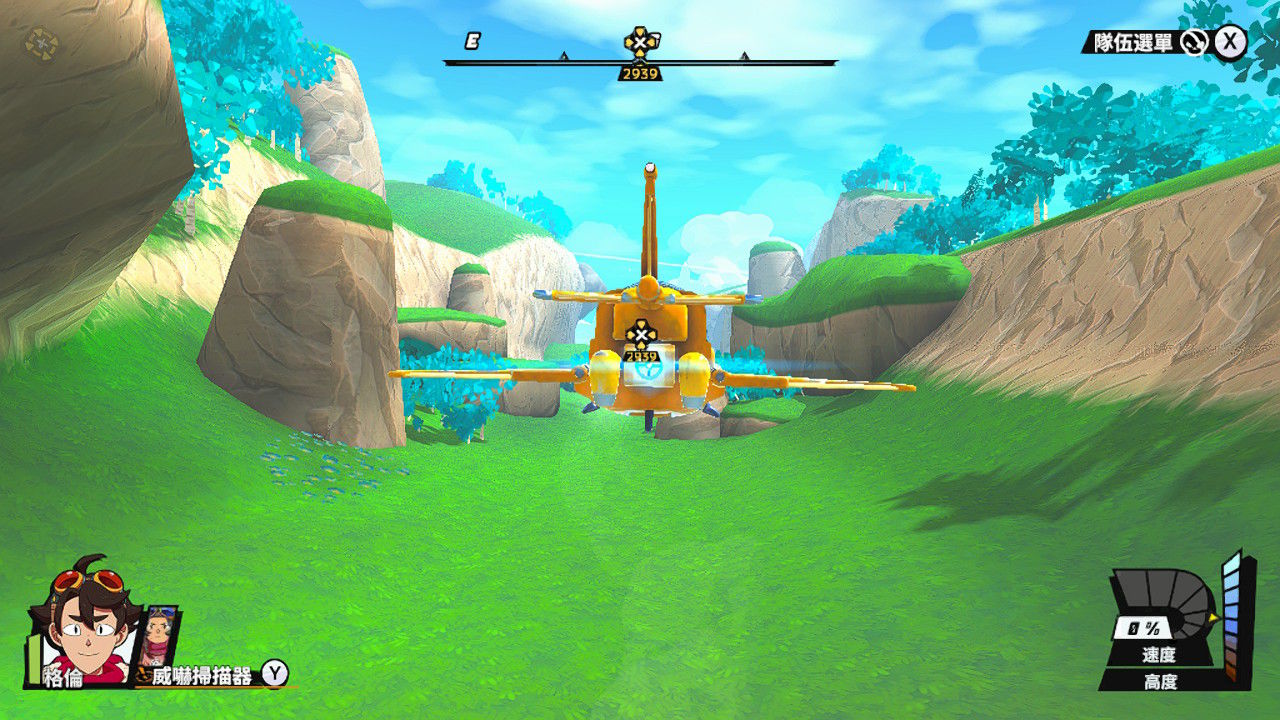The height and width of the screenshot is (720, 1280).
Task: Select the faded emblem icon in the corner
Action: [x=41, y=43]
